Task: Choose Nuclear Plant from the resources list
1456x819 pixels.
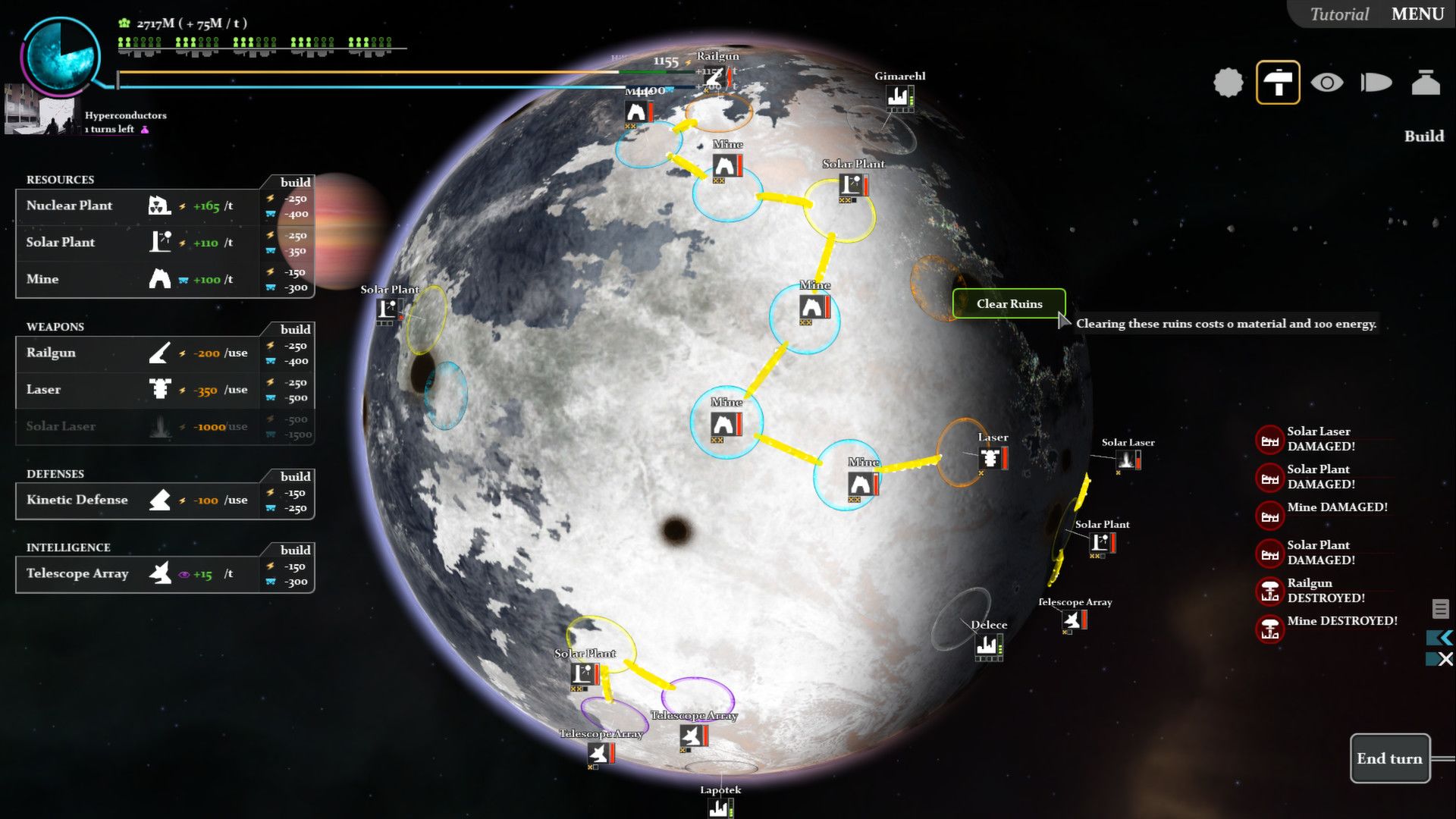Action: (136, 206)
